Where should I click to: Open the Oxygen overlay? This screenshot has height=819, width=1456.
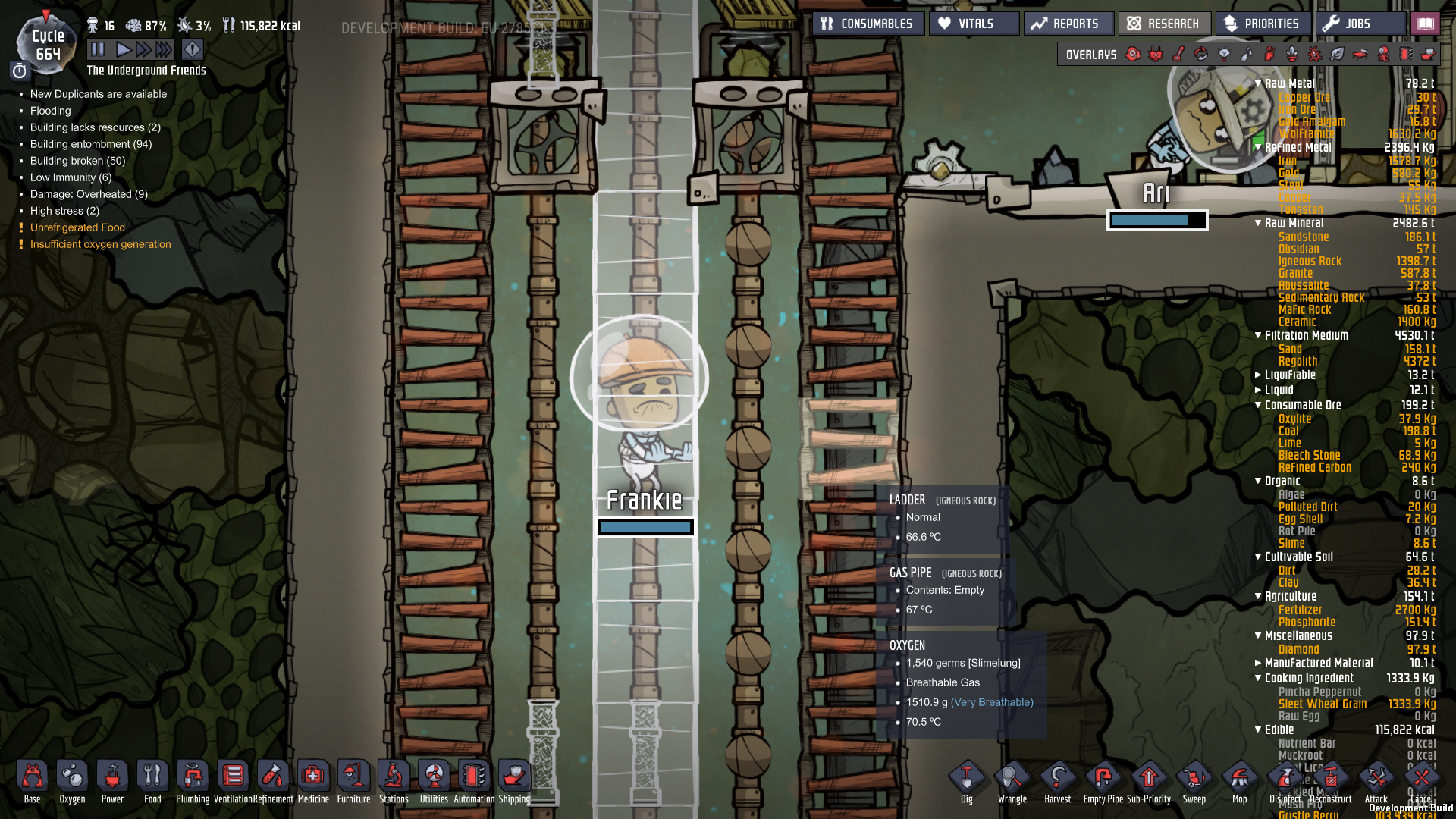tap(1133, 55)
